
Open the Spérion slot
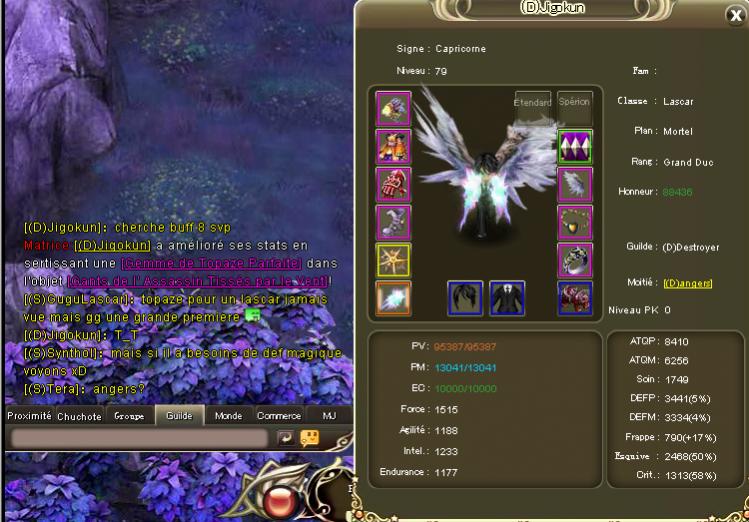(x=574, y=102)
